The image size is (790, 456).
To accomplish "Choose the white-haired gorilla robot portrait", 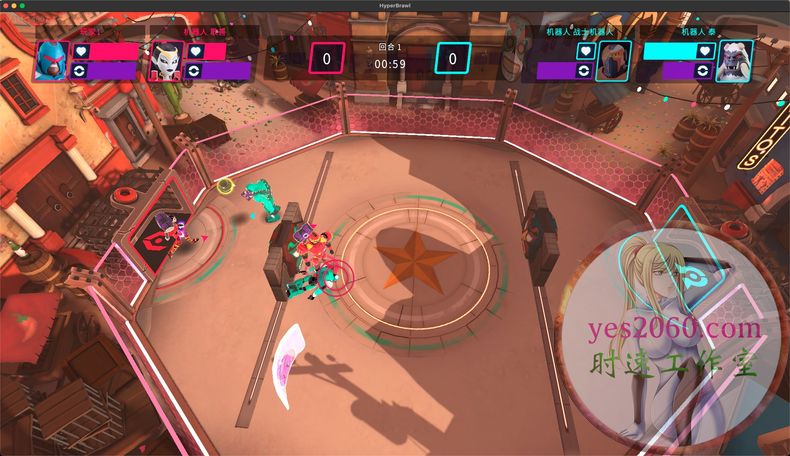I will coord(735,60).
